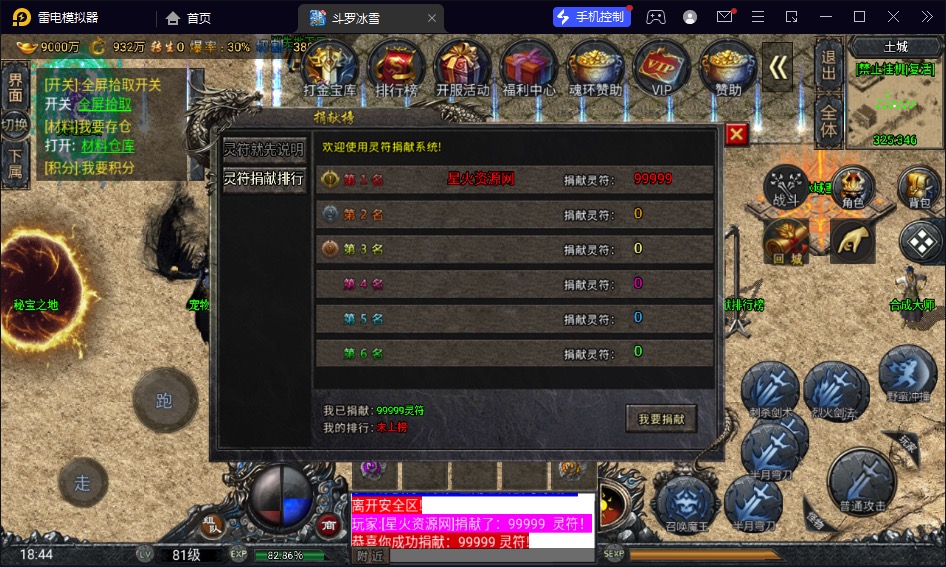This screenshot has width=946, height=567.
Task: Switch to the 首页 home tab
Action: tap(189, 17)
